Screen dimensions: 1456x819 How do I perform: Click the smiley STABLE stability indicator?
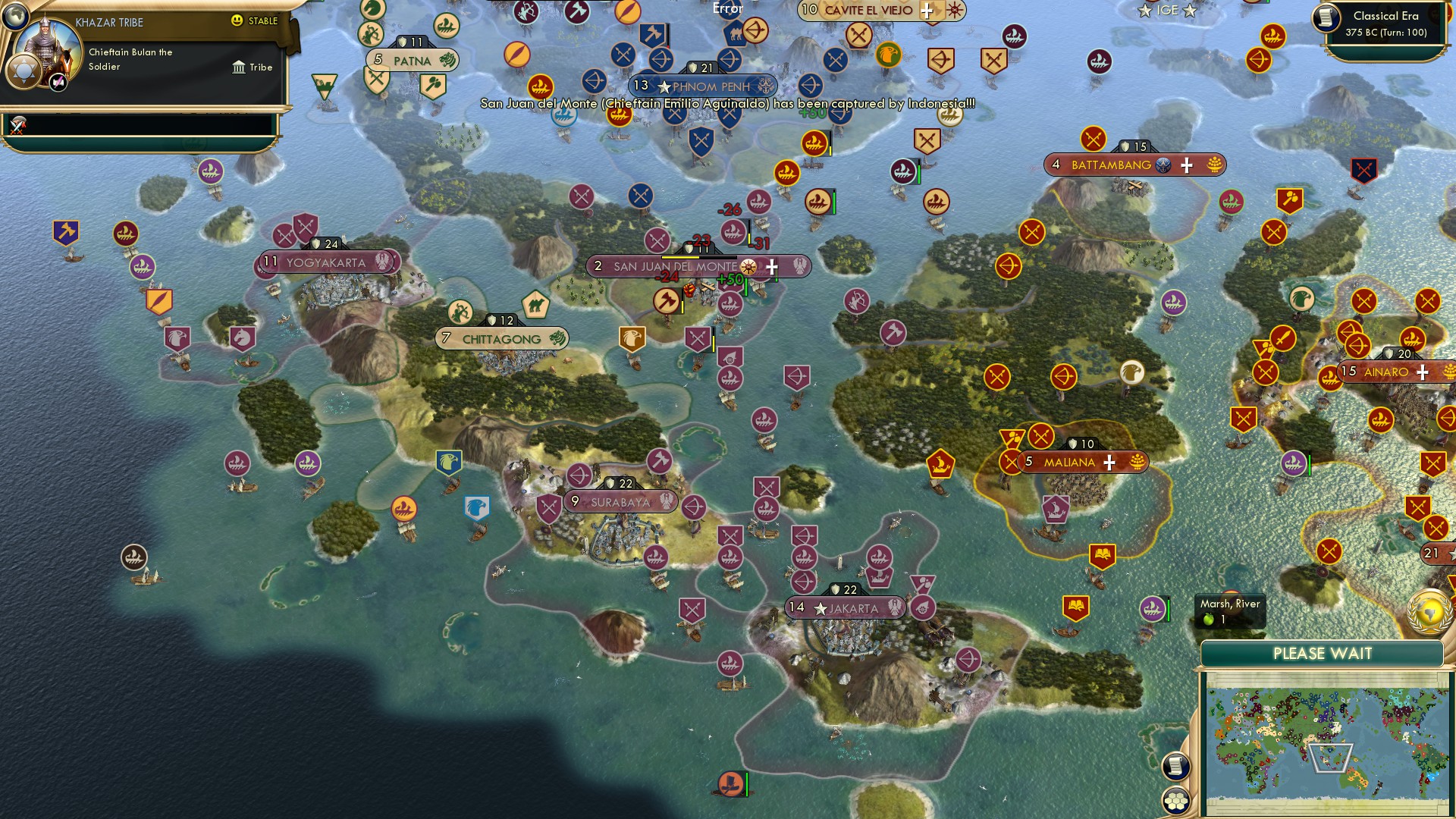(x=238, y=22)
